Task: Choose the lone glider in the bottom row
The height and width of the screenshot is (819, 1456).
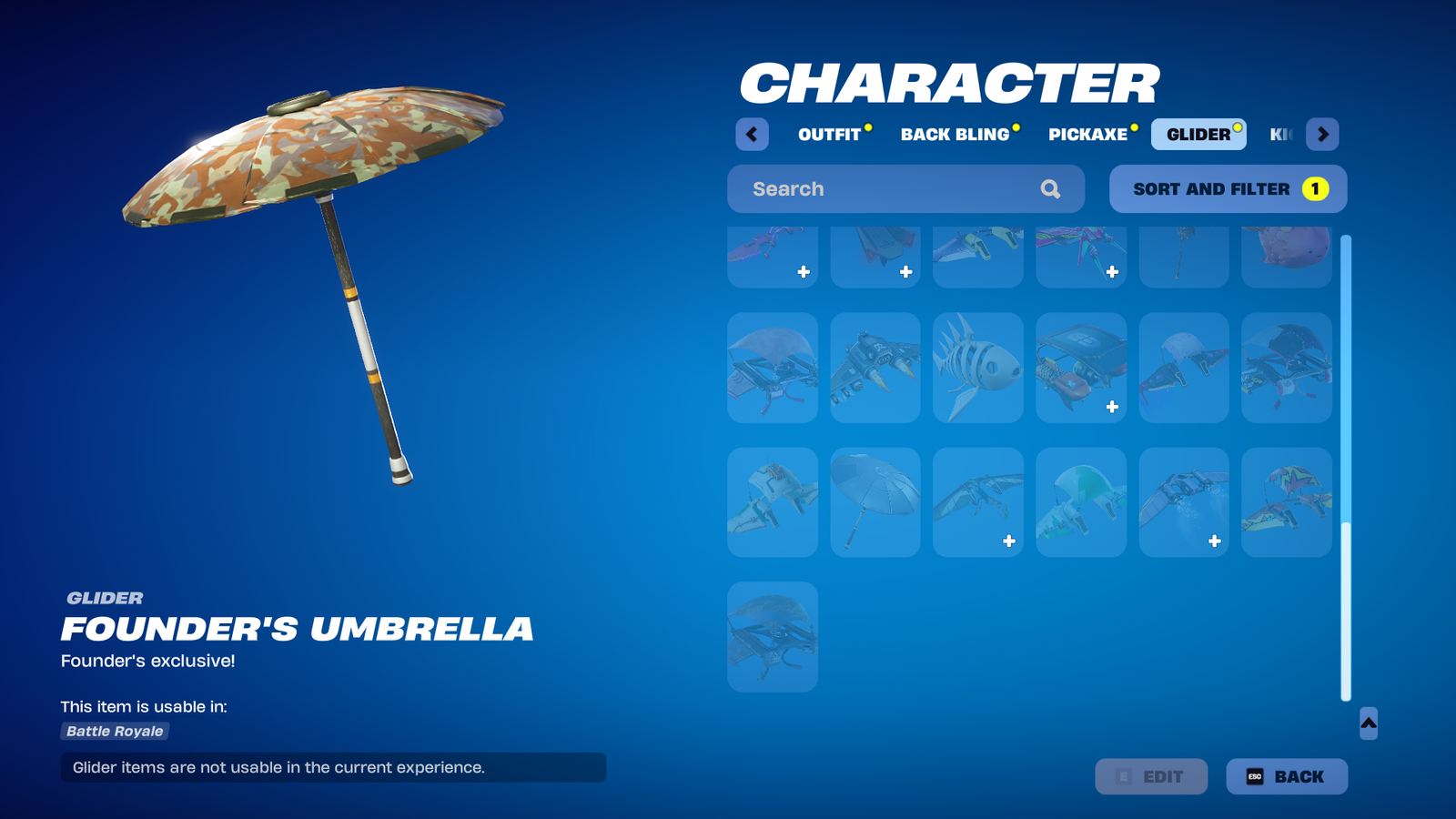Action: coord(773,637)
